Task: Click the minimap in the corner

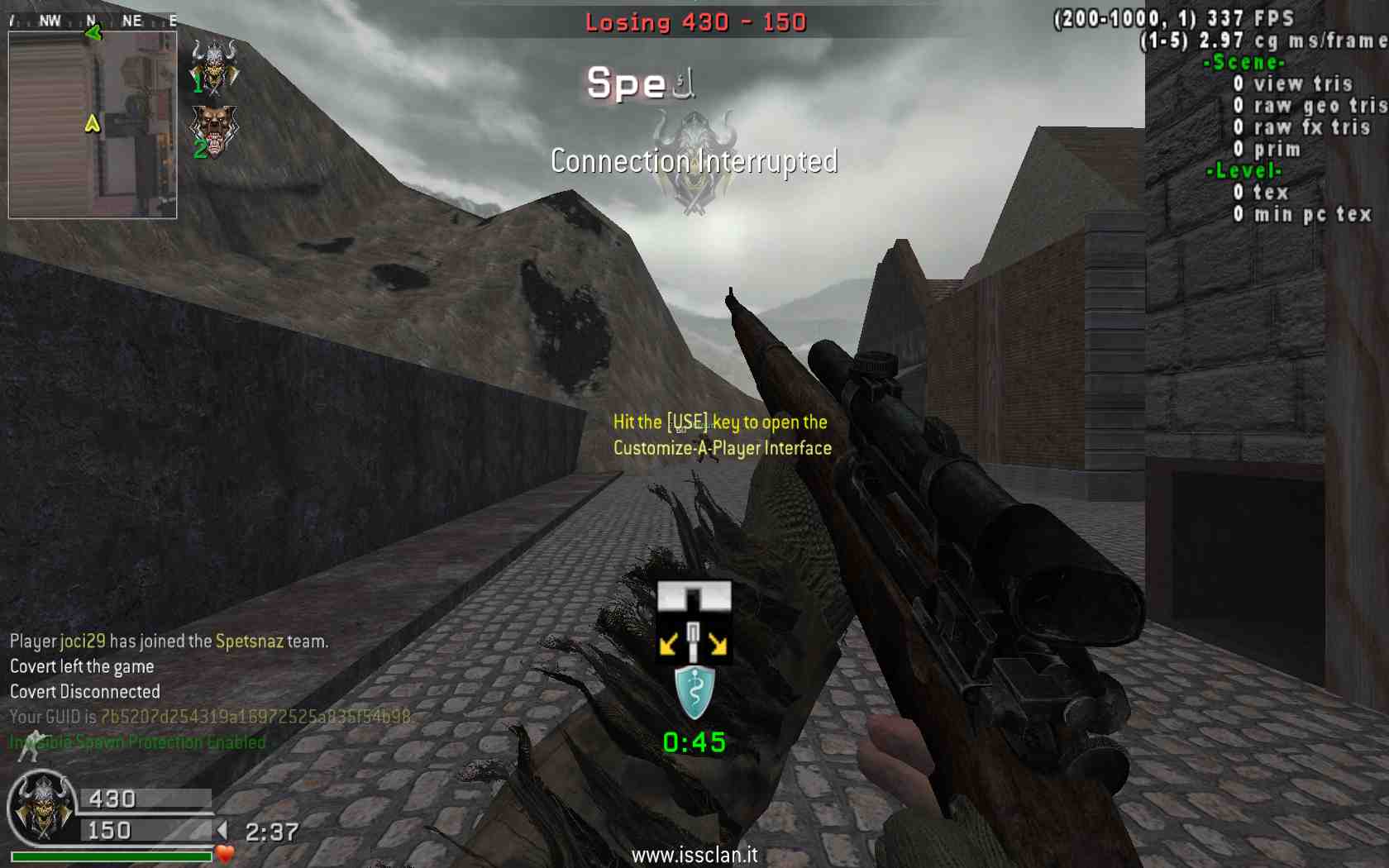Action: tap(93, 124)
